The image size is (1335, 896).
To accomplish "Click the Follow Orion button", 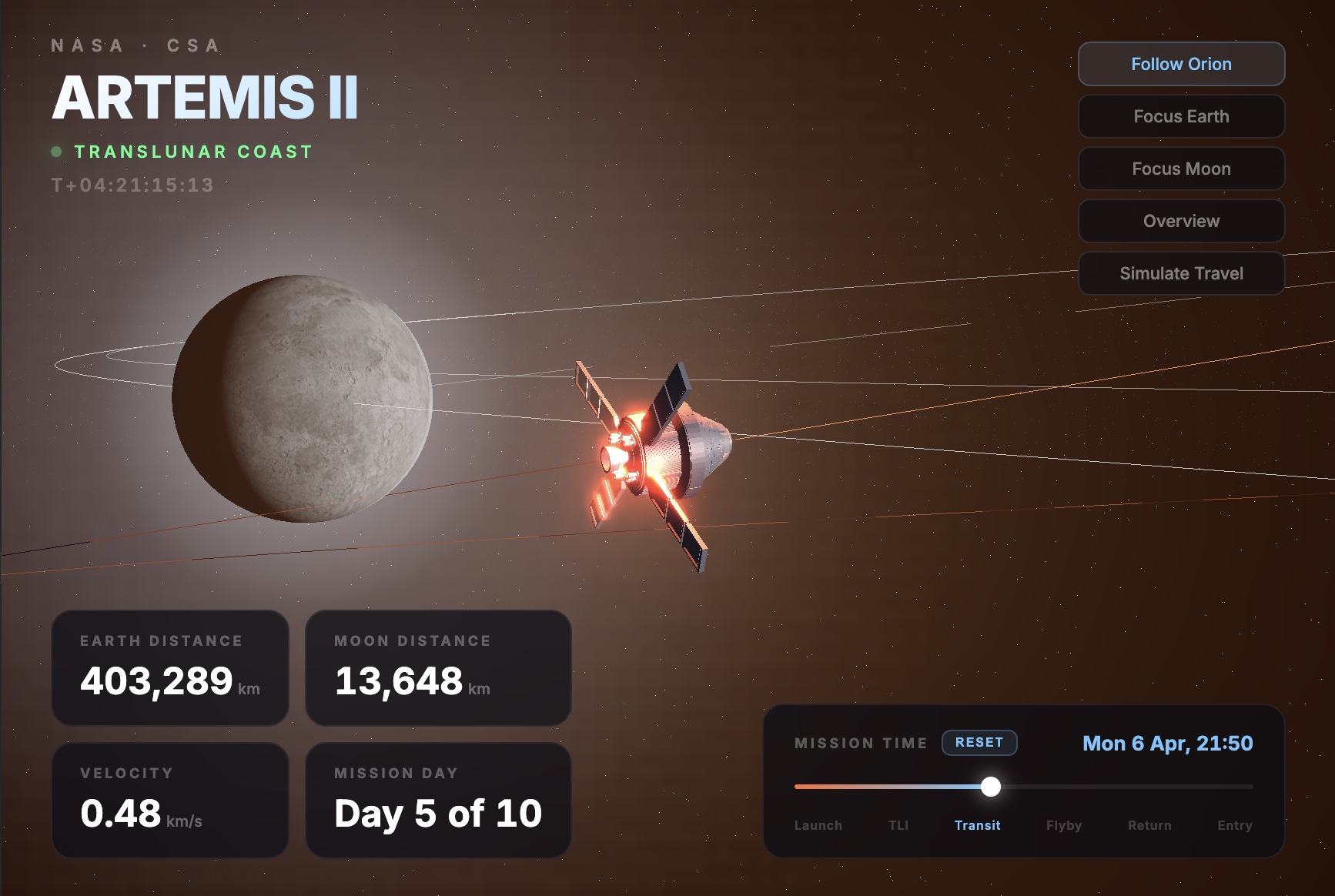I will [1181, 64].
